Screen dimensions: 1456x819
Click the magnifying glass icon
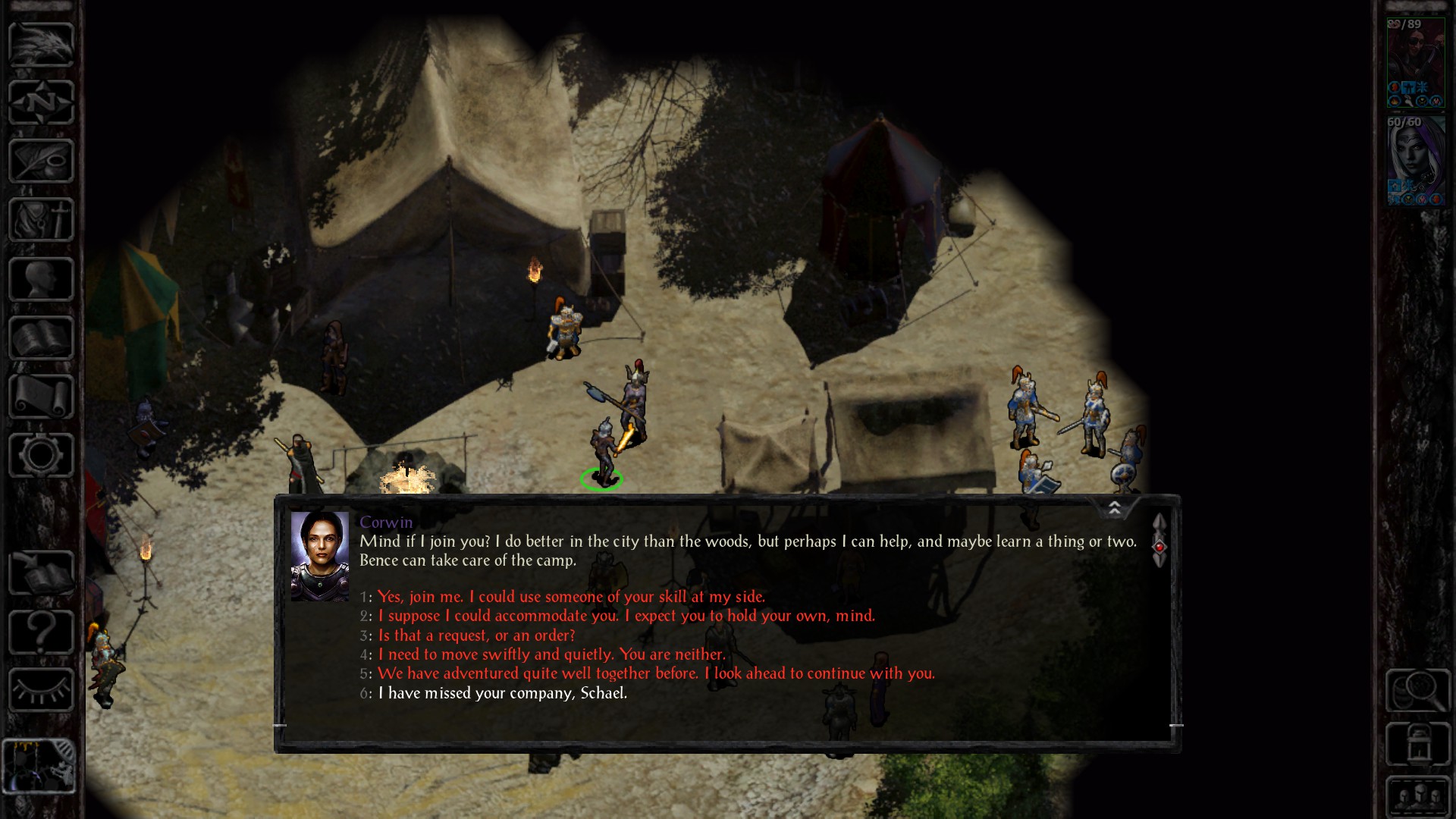pyautogui.click(x=1417, y=690)
